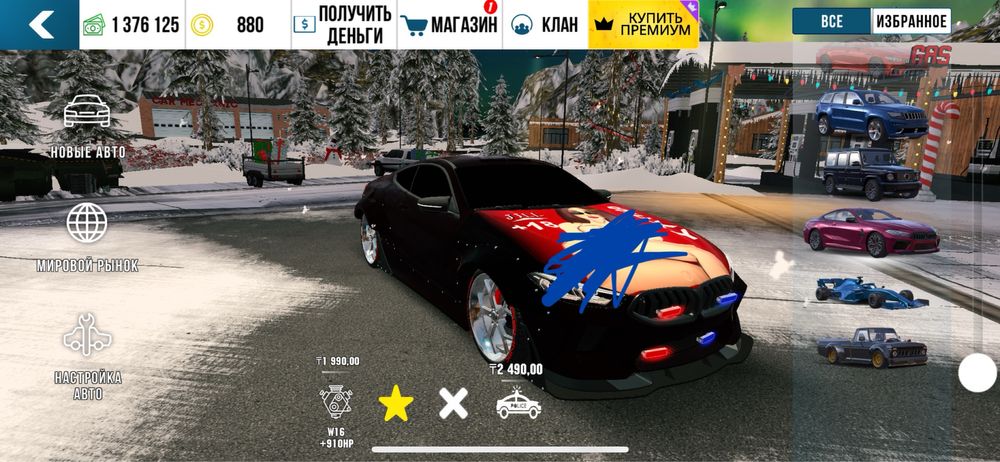
Task: Select the police car icon
Action: pyautogui.click(x=518, y=403)
